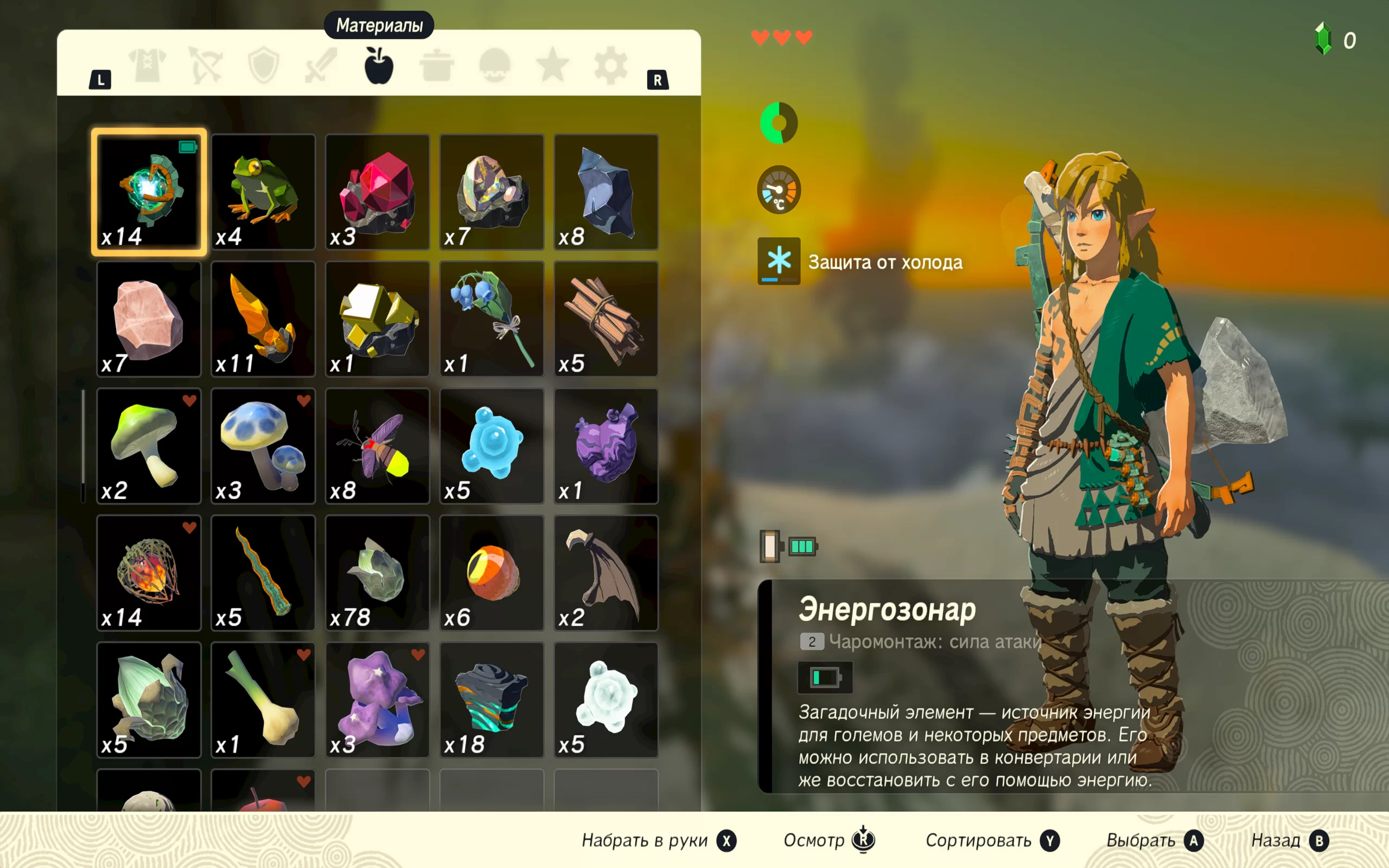Choose the wood bundle slot

[606, 318]
